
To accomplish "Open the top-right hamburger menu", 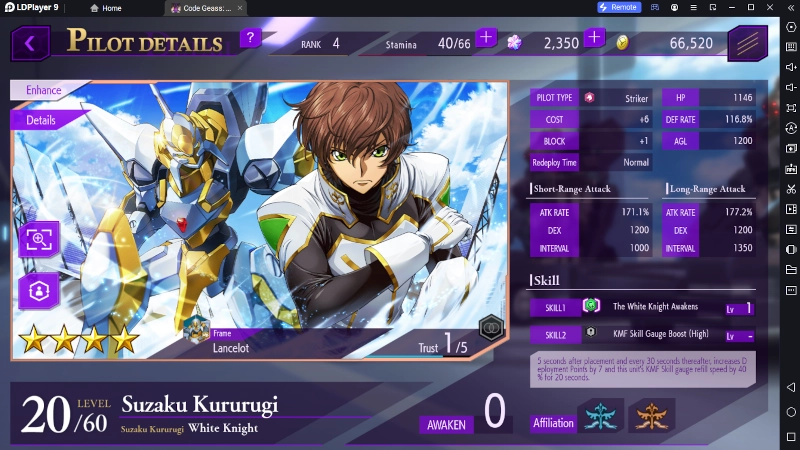I will click(747, 43).
